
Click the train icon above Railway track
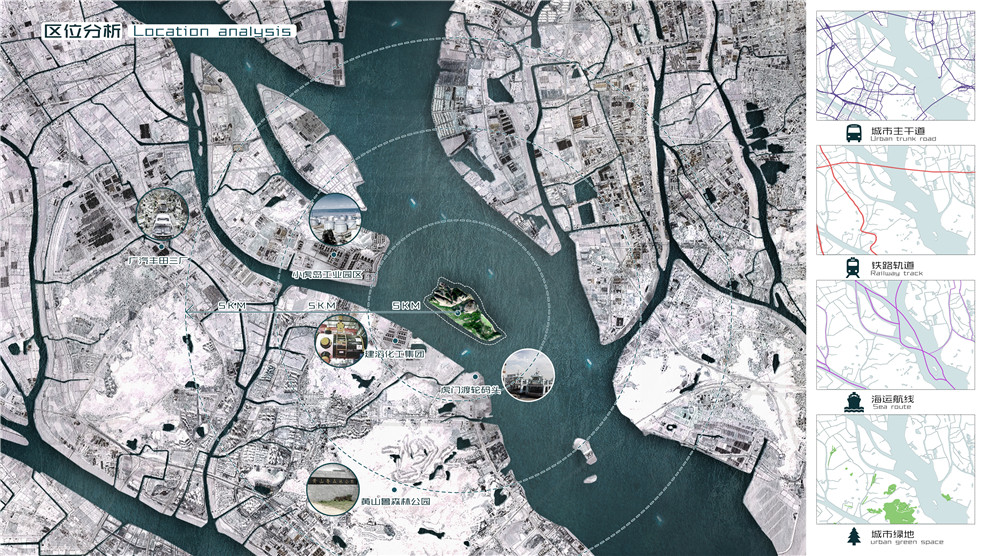pyautogui.click(x=853, y=267)
